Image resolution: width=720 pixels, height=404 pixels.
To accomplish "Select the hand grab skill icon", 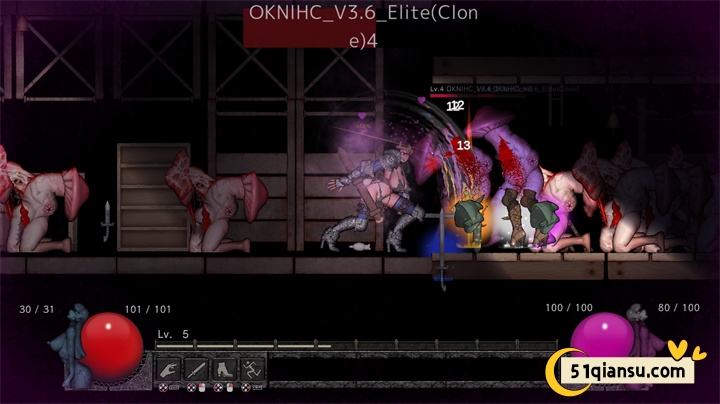I will coord(169,368).
